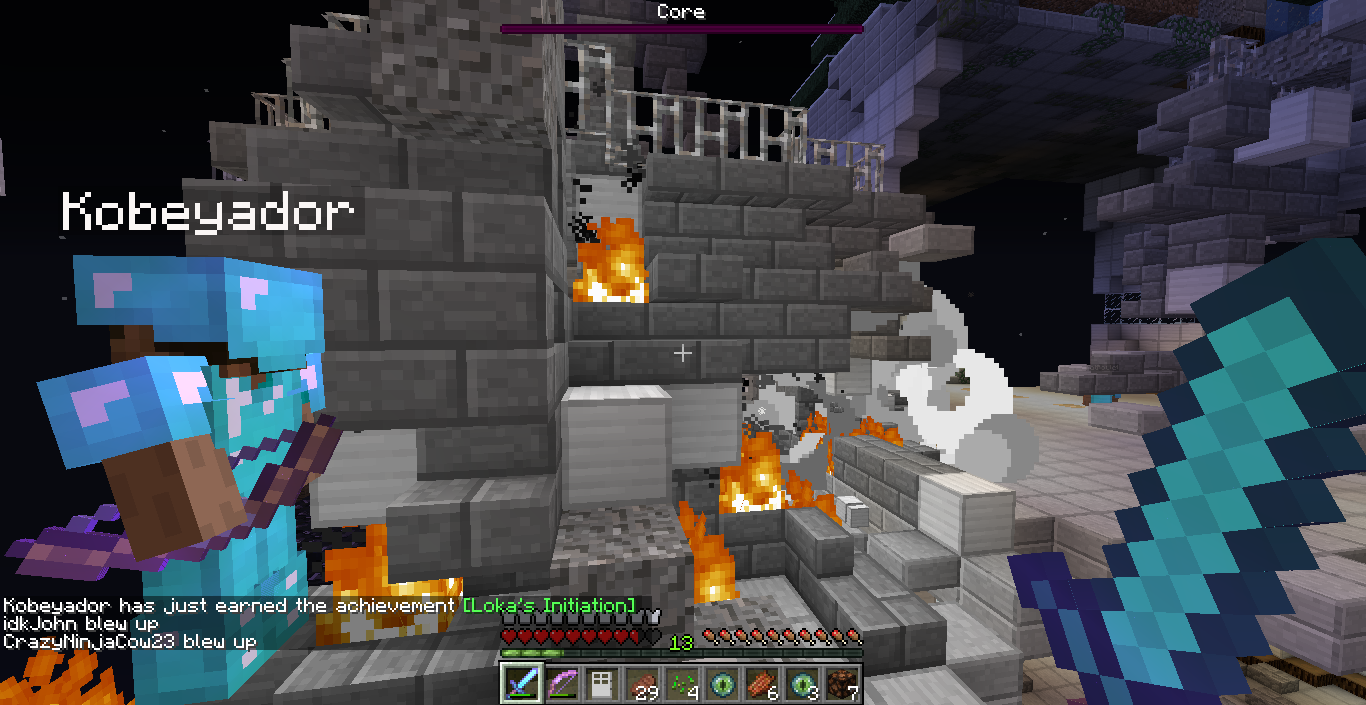
Task: Select the iron door hotbar slot
Action: 601,684
